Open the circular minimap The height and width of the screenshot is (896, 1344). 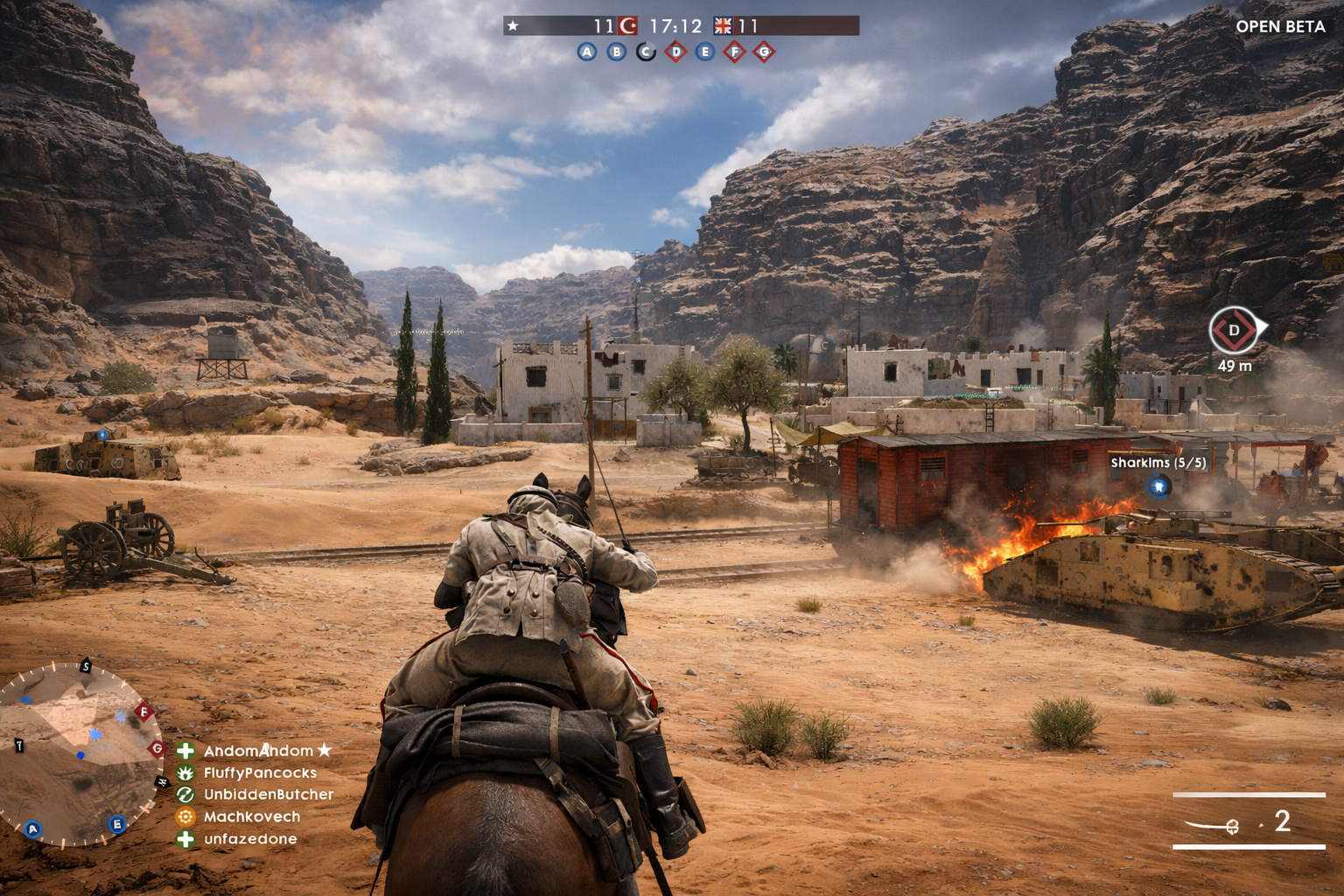click(x=79, y=754)
